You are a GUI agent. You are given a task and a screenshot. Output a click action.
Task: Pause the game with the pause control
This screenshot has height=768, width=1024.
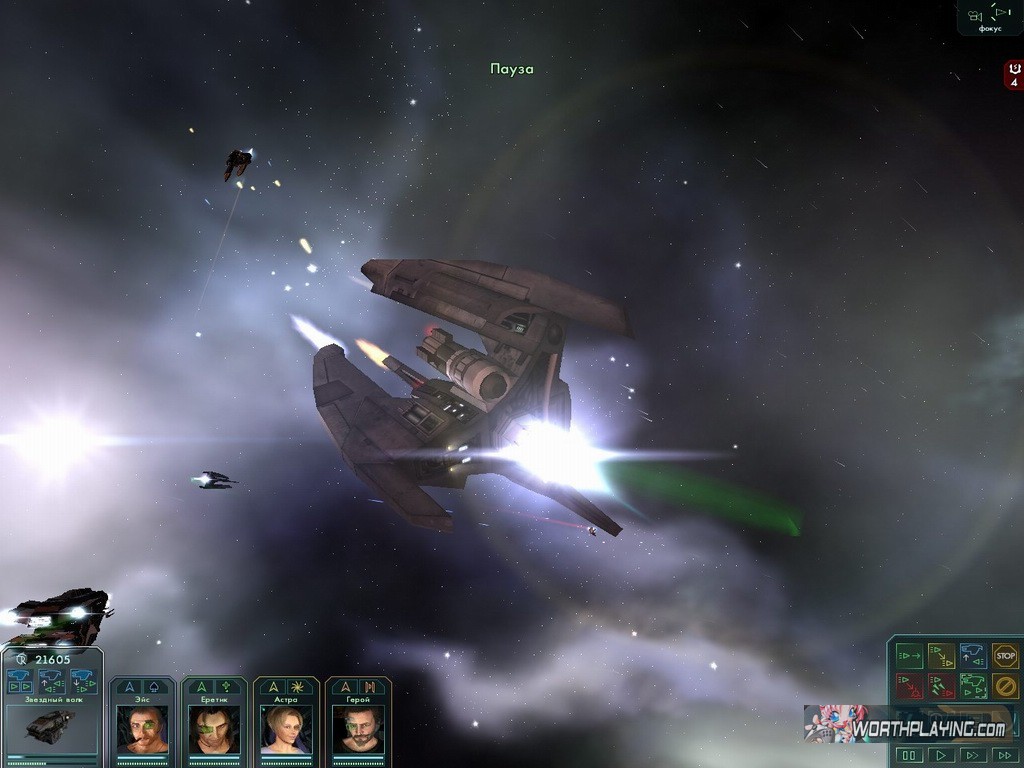pos(909,755)
